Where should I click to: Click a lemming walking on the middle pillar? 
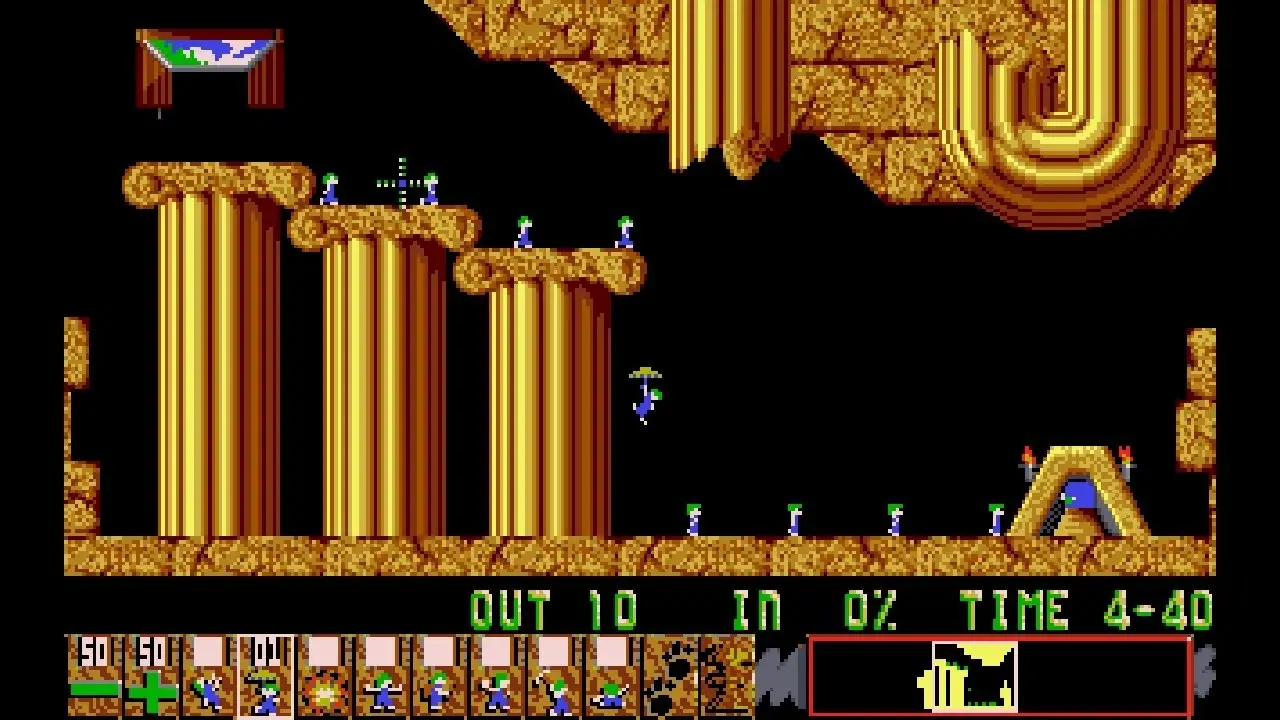coord(525,232)
